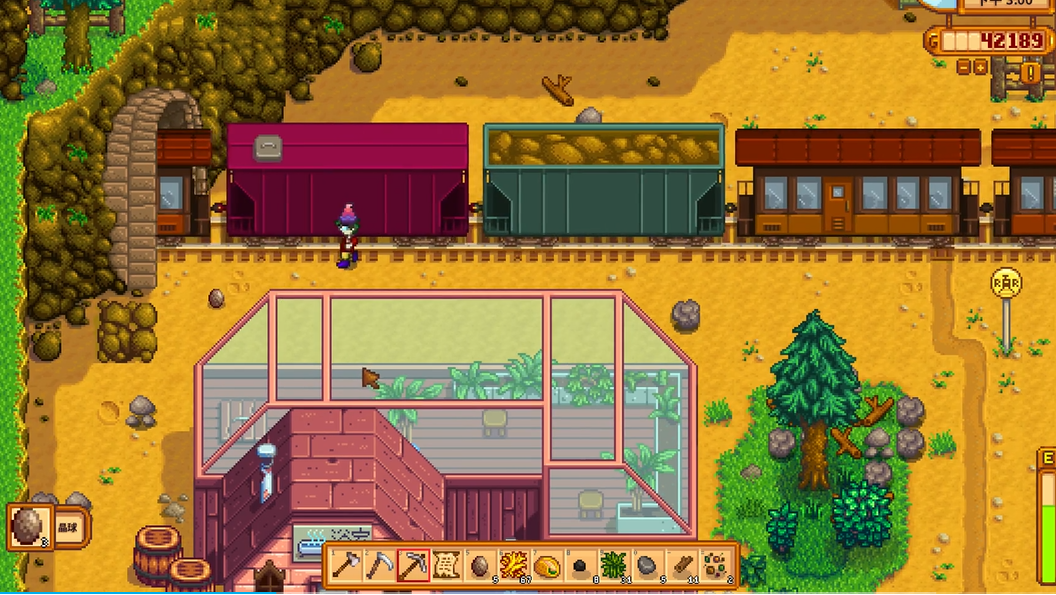Select the axe in the hotbar
This screenshot has height=595, width=1056.
345,565
